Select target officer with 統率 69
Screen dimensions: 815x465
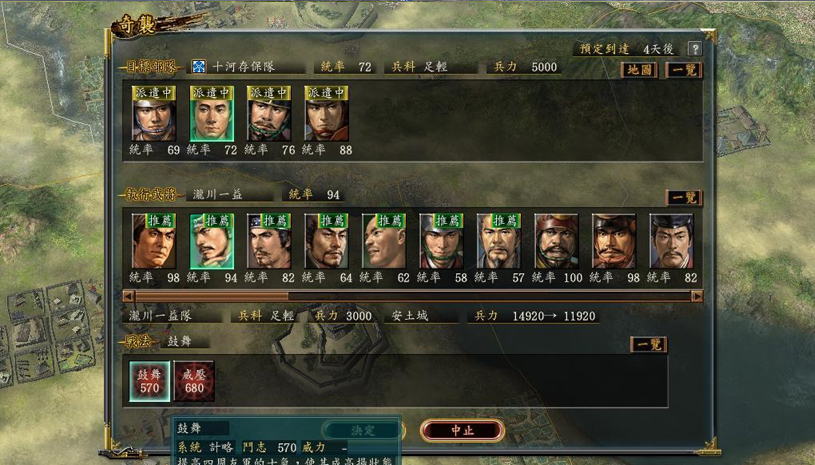pos(154,113)
